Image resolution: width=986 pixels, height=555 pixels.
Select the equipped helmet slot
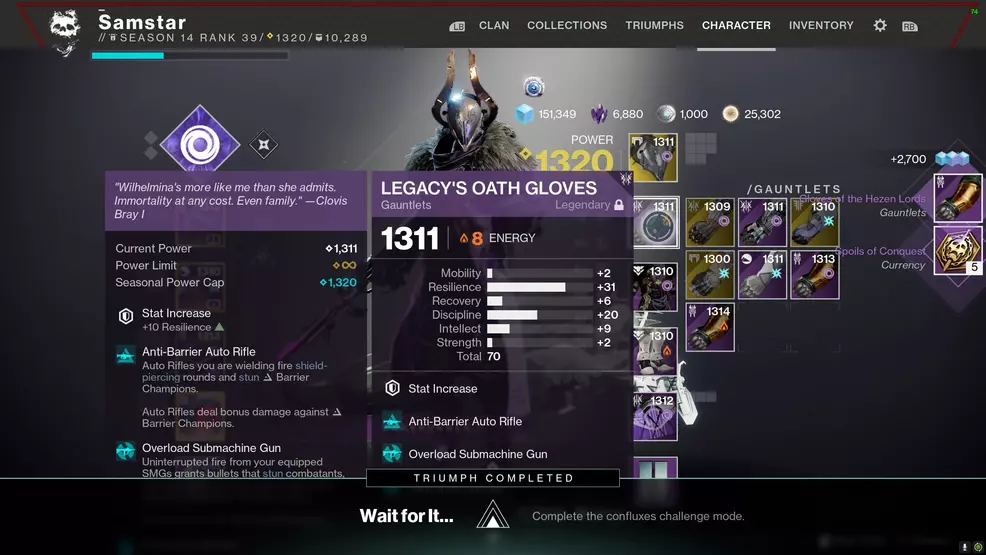point(654,158)
